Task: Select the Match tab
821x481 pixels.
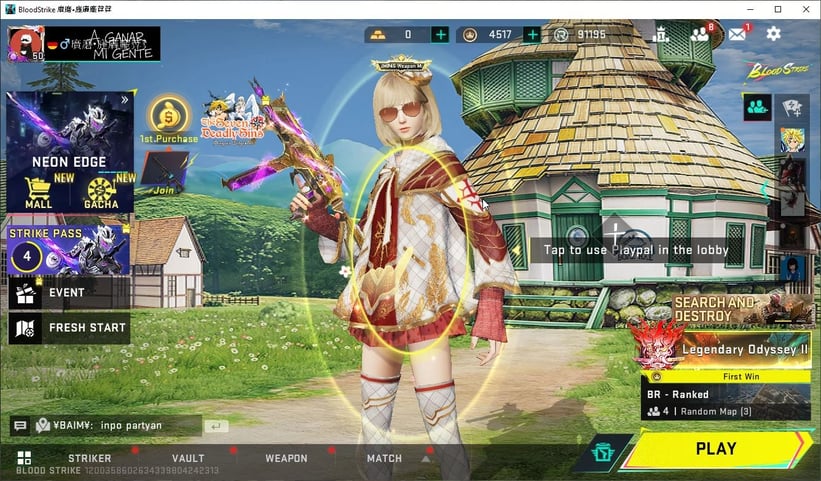Action: pyautogui.click(x=384, y=458)
